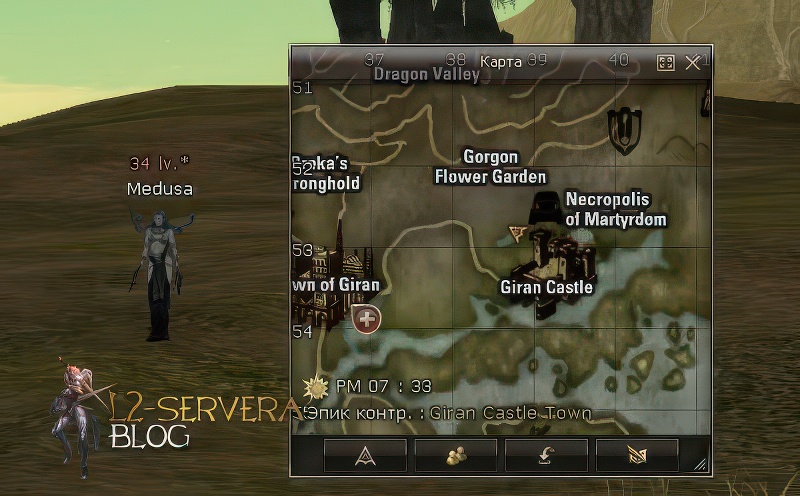Click the Dragon Valley map label
This screenshot has height=496, width=800.
coord(426,74)
